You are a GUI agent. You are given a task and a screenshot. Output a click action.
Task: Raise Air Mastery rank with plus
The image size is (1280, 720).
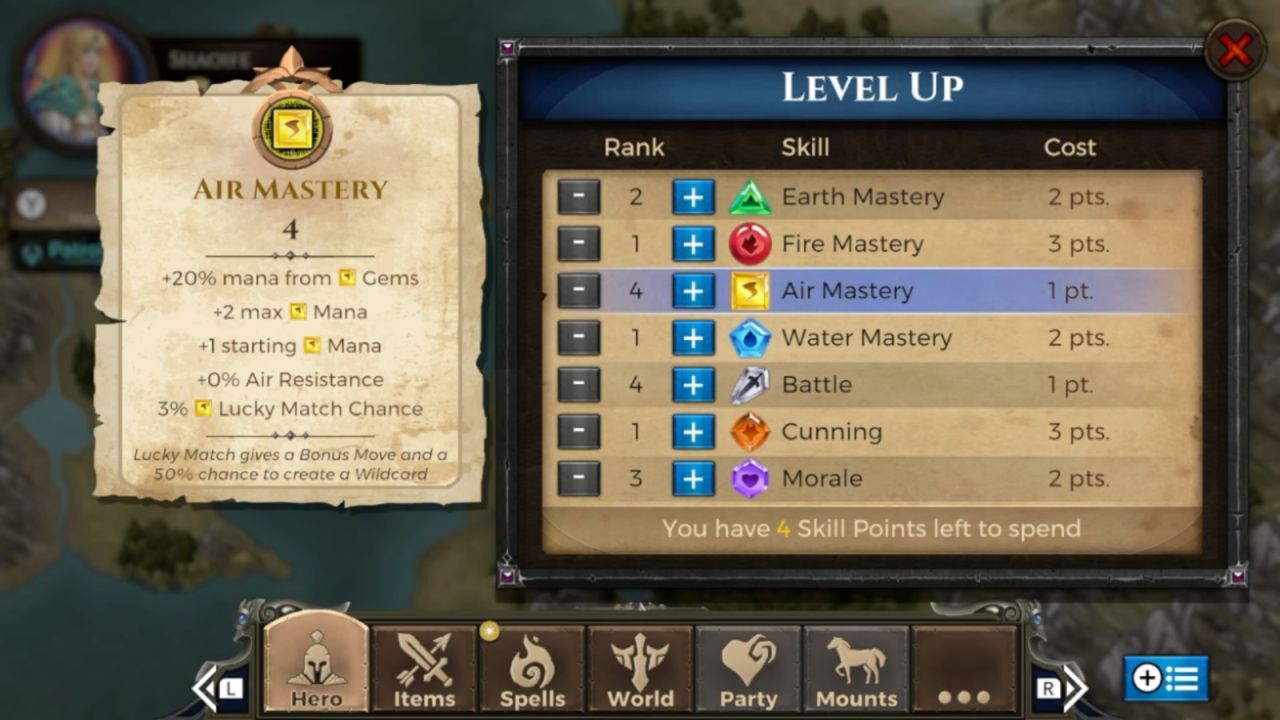693,291
